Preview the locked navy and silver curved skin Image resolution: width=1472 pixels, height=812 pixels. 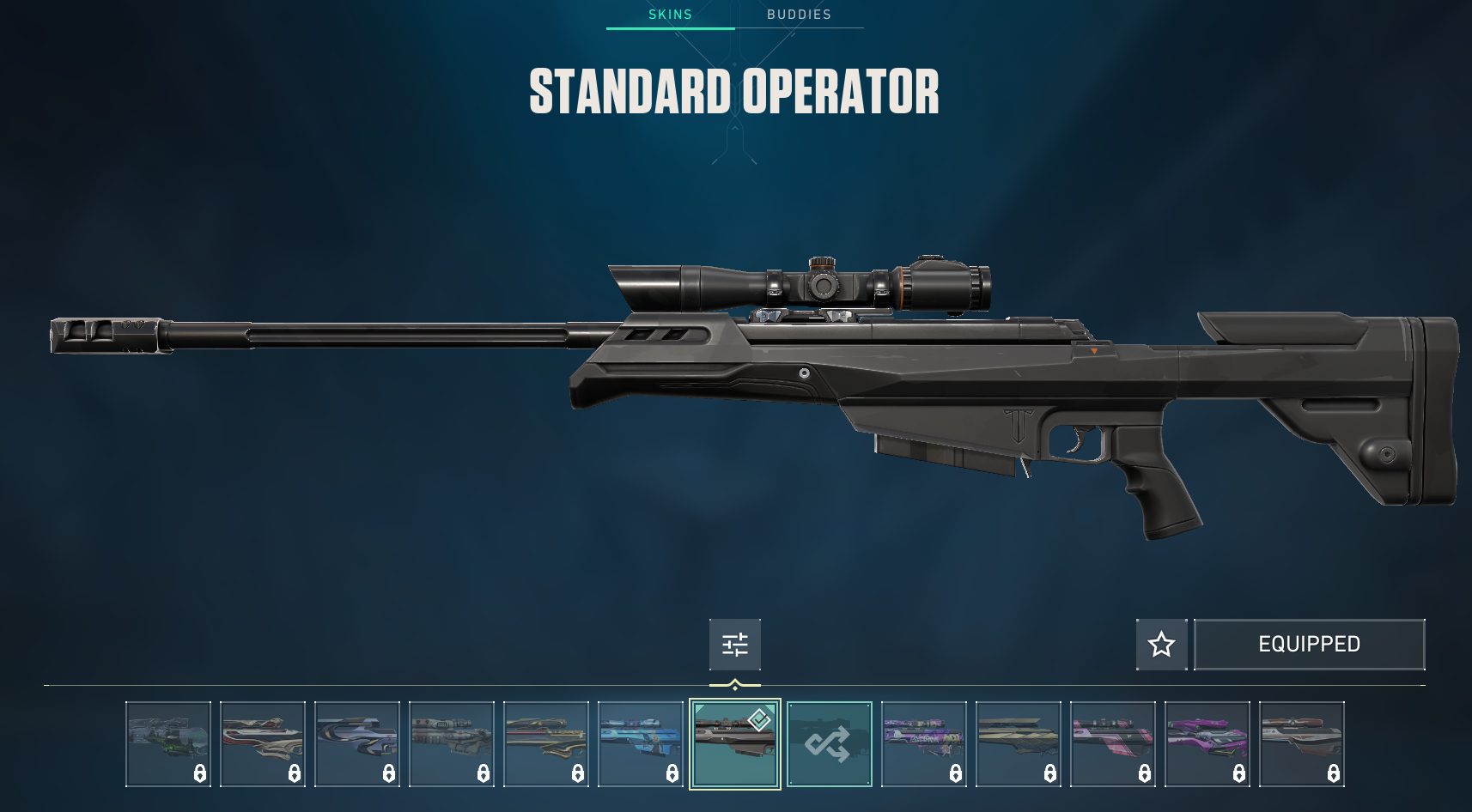tap(357, 743)
